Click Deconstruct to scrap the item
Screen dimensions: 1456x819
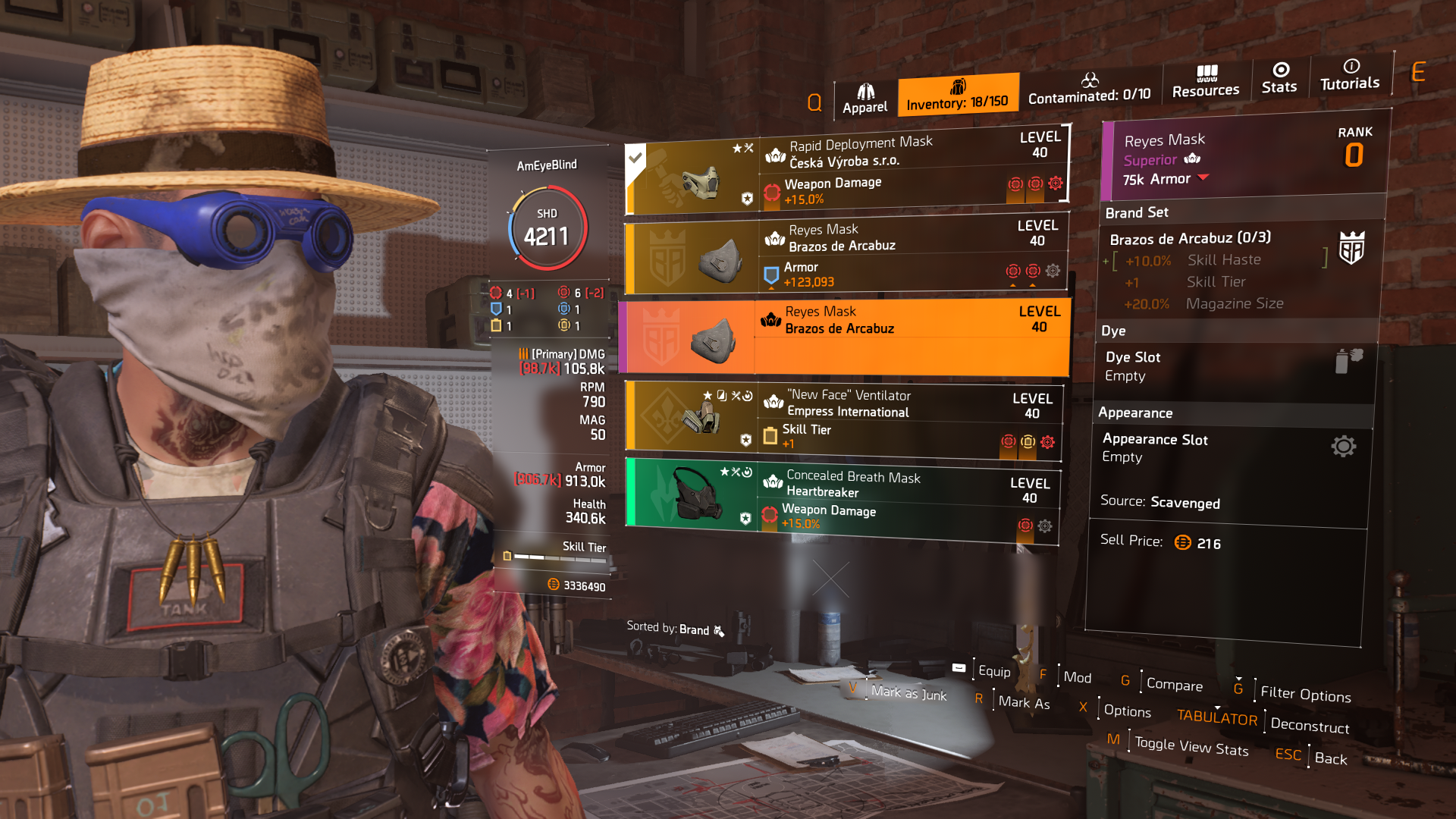coord(1309,726)
